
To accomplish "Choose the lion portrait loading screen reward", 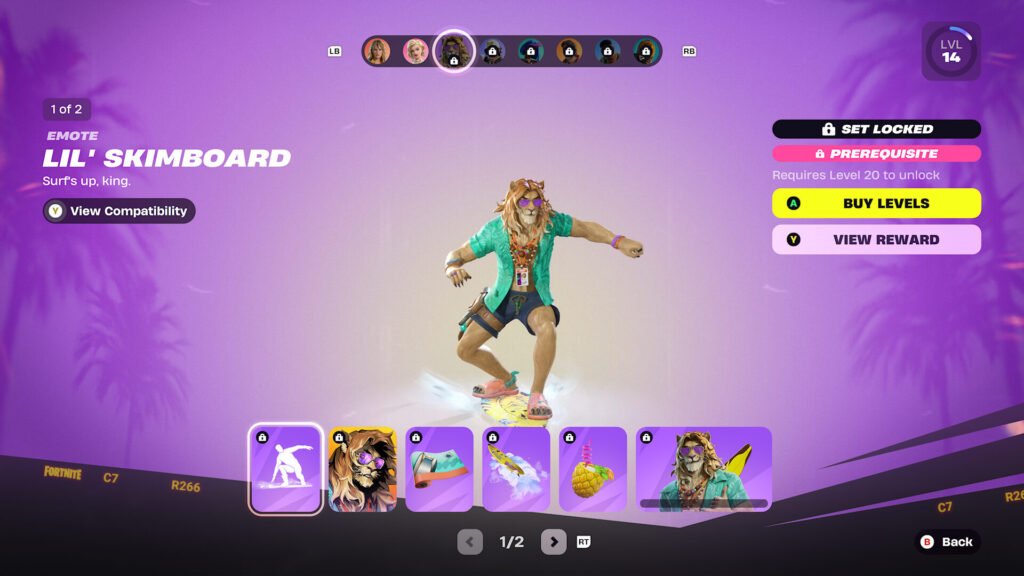I will 363,469.
